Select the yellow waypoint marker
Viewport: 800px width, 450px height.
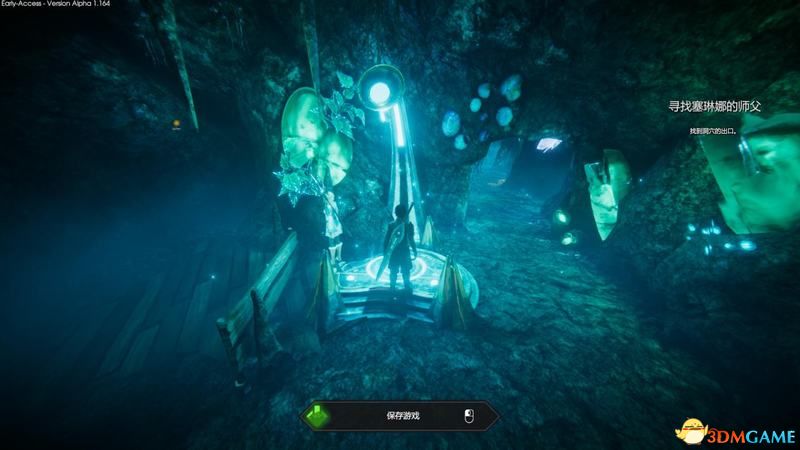(177, 124)
